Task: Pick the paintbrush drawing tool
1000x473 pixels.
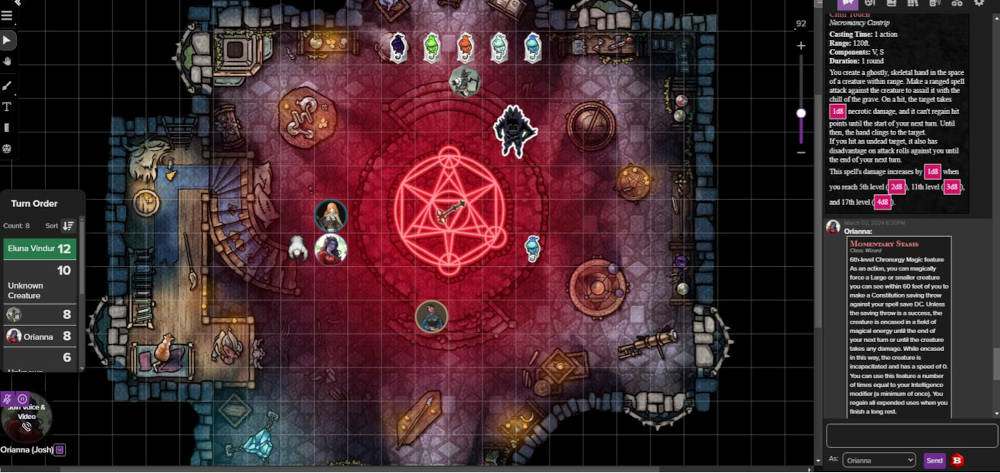Action: [8, 85]
